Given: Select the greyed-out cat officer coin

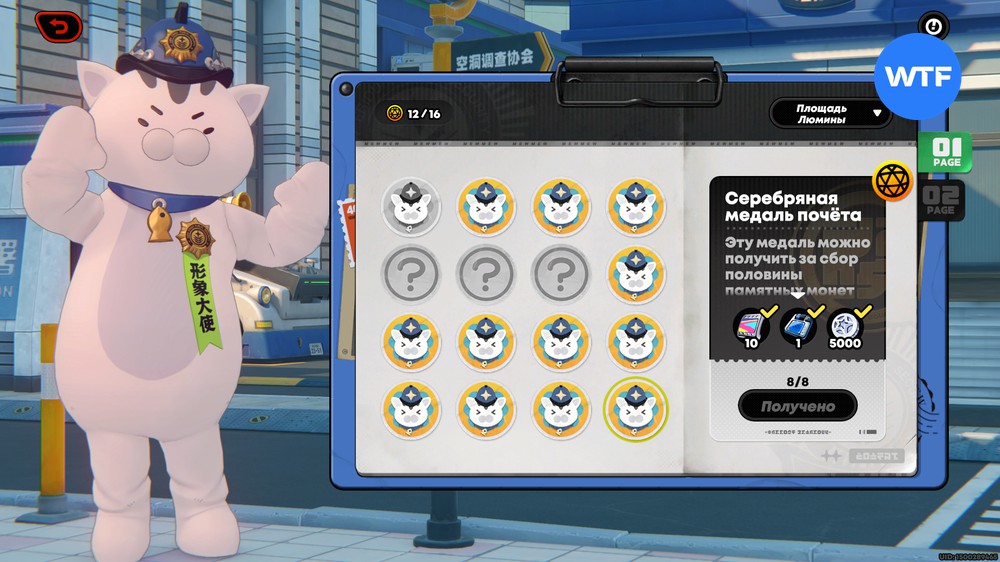Looking at the screenshot, I should (x=410, y=206).
